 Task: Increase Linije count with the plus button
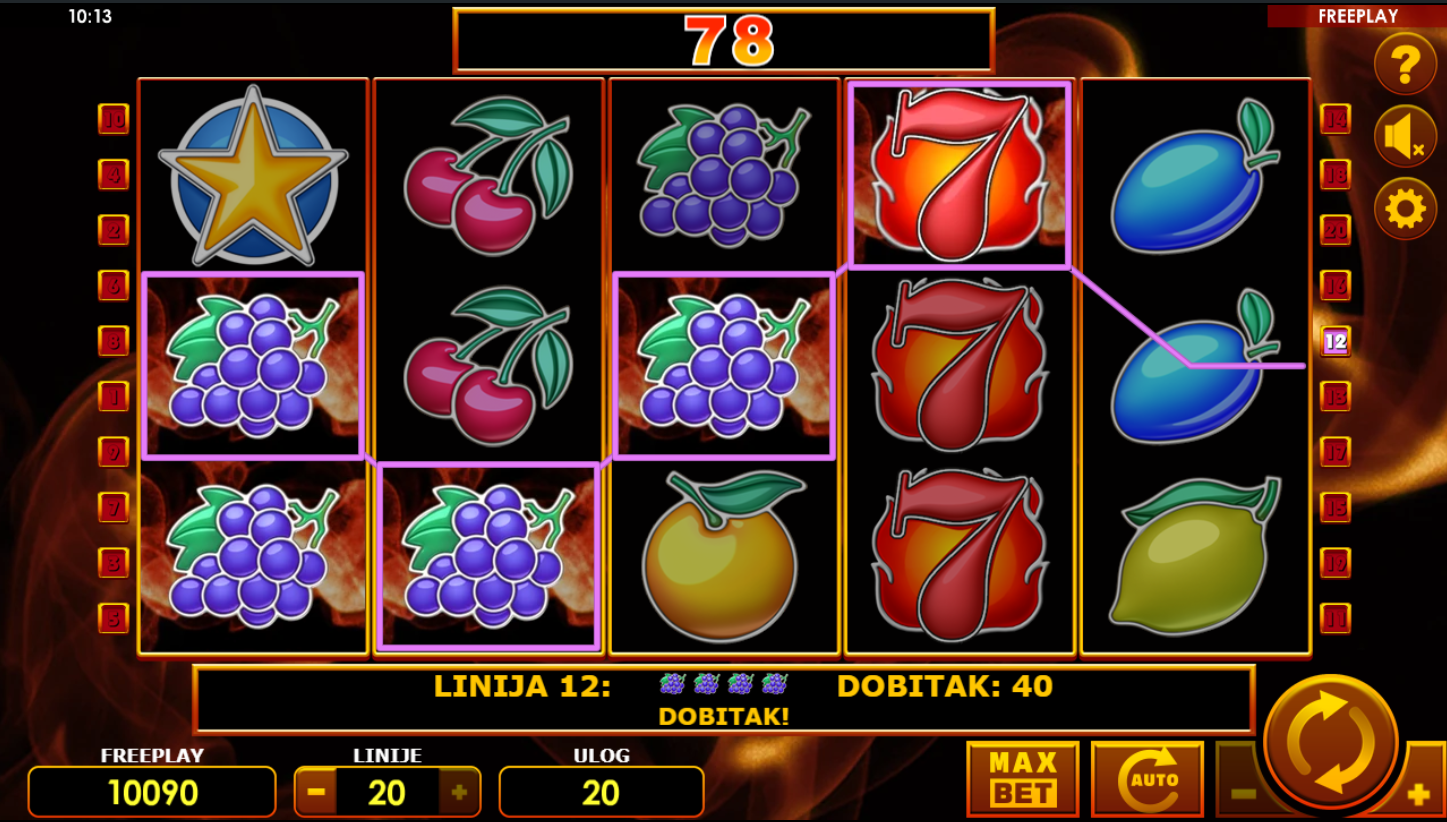[x=459, y=792]
